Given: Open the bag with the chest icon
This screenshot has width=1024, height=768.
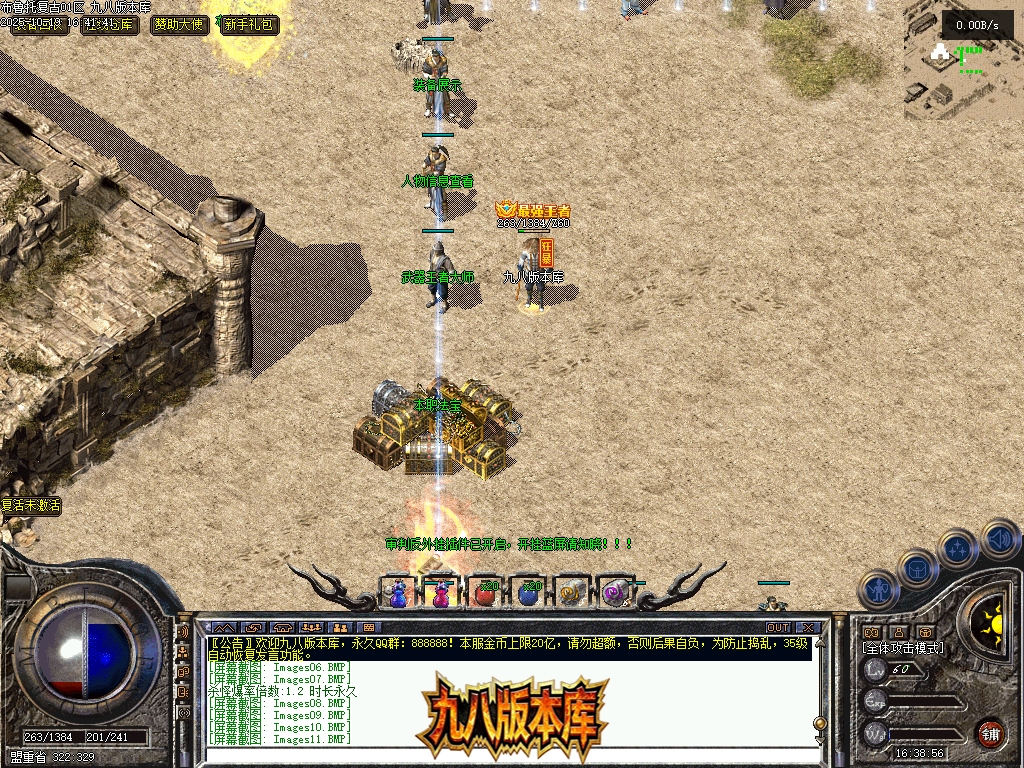Looking at the screenshot, I should (x=917, y=568).
